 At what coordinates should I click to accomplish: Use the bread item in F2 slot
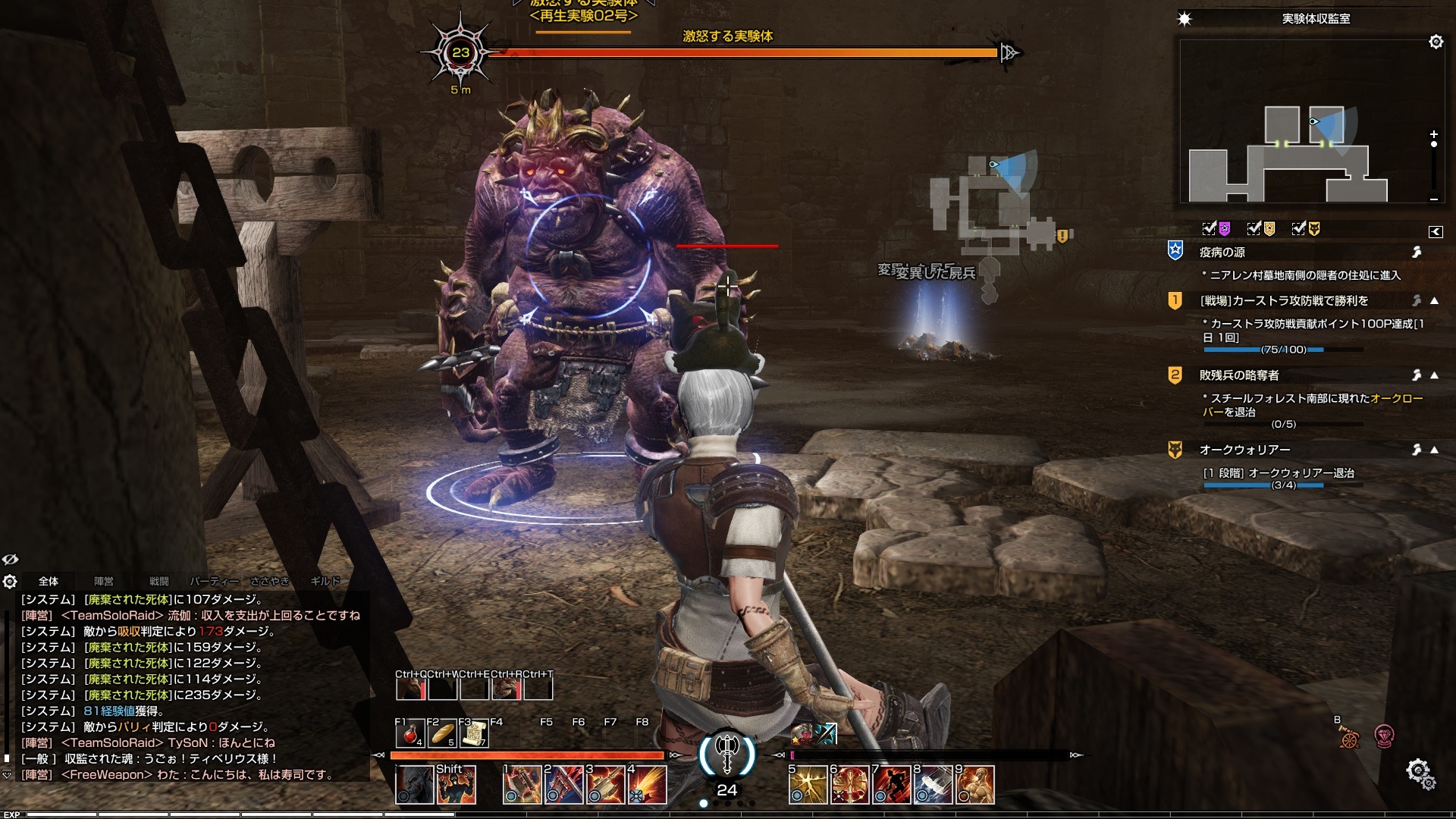click(441, 734)
